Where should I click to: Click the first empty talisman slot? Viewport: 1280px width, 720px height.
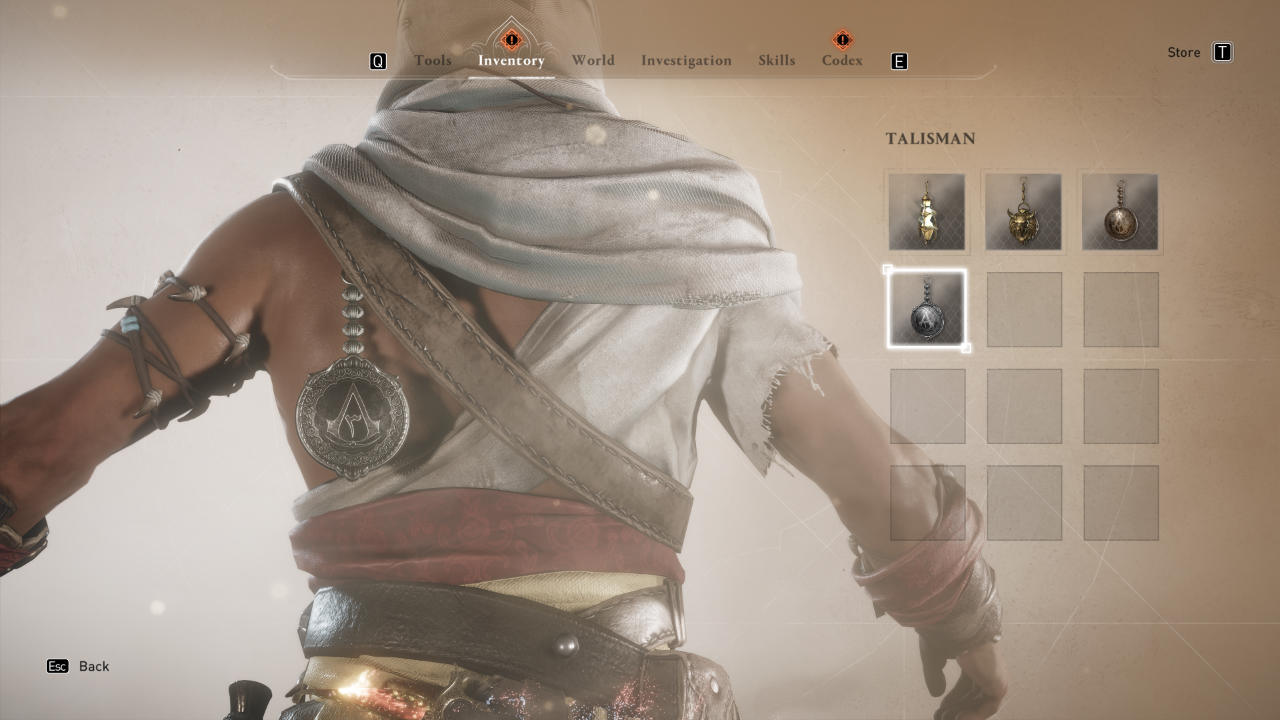(1024, 308)
